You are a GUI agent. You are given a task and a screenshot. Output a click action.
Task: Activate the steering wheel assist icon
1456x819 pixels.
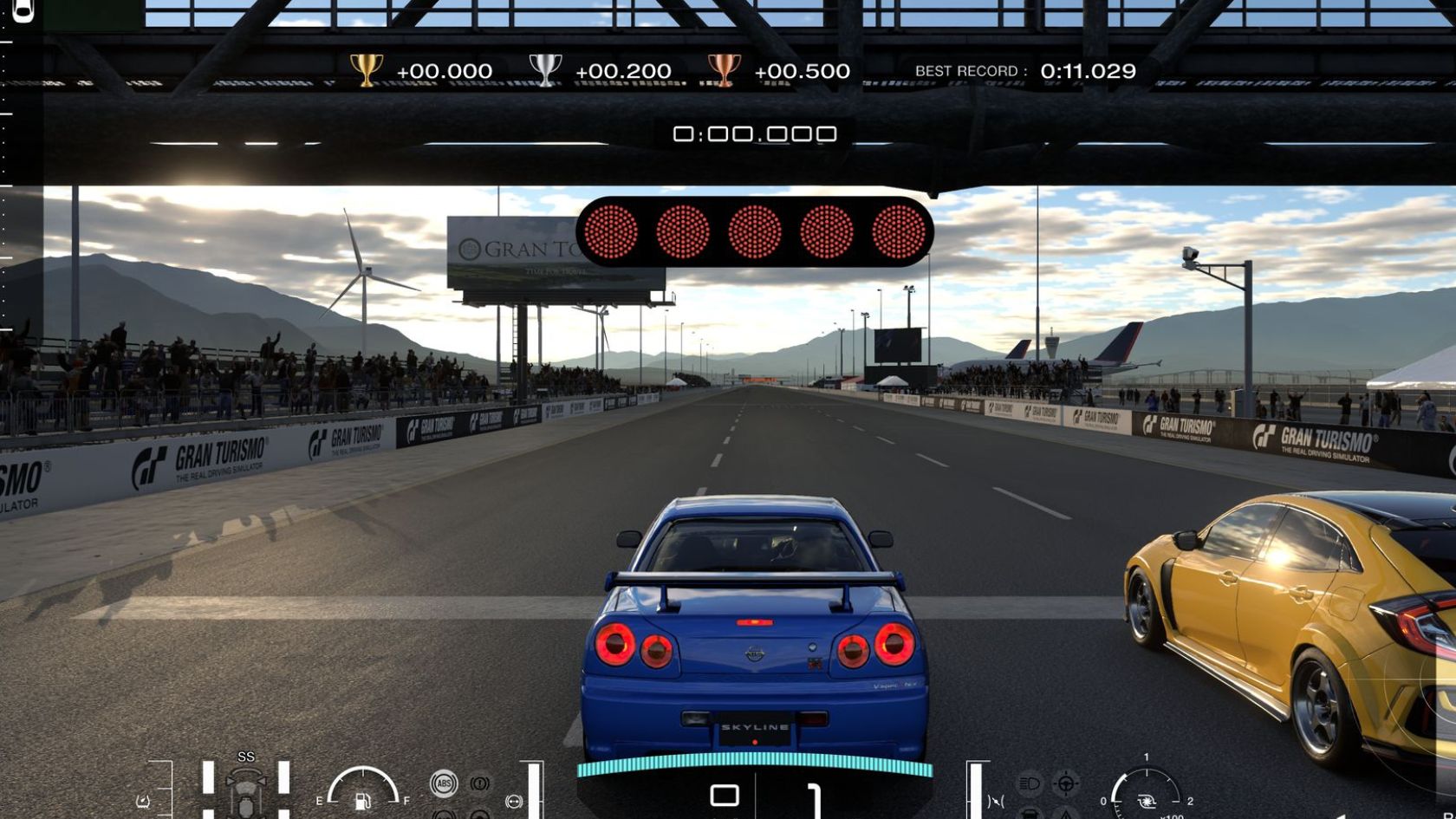point(1066,783)
